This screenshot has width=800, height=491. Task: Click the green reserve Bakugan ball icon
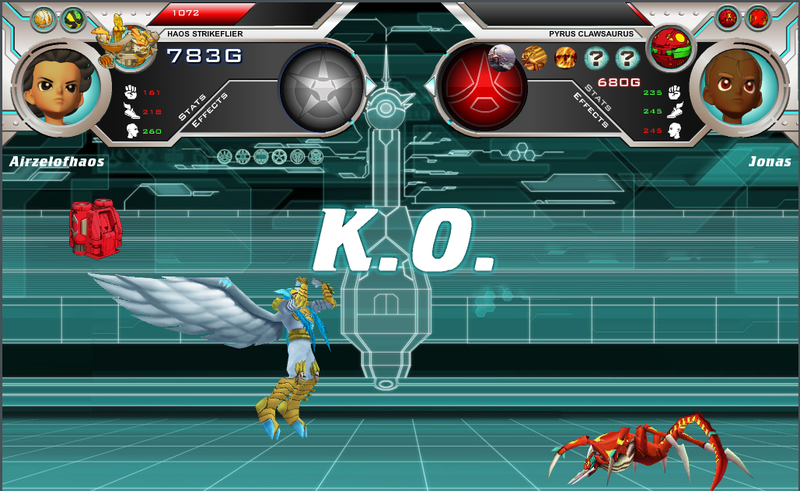point(73,18)
